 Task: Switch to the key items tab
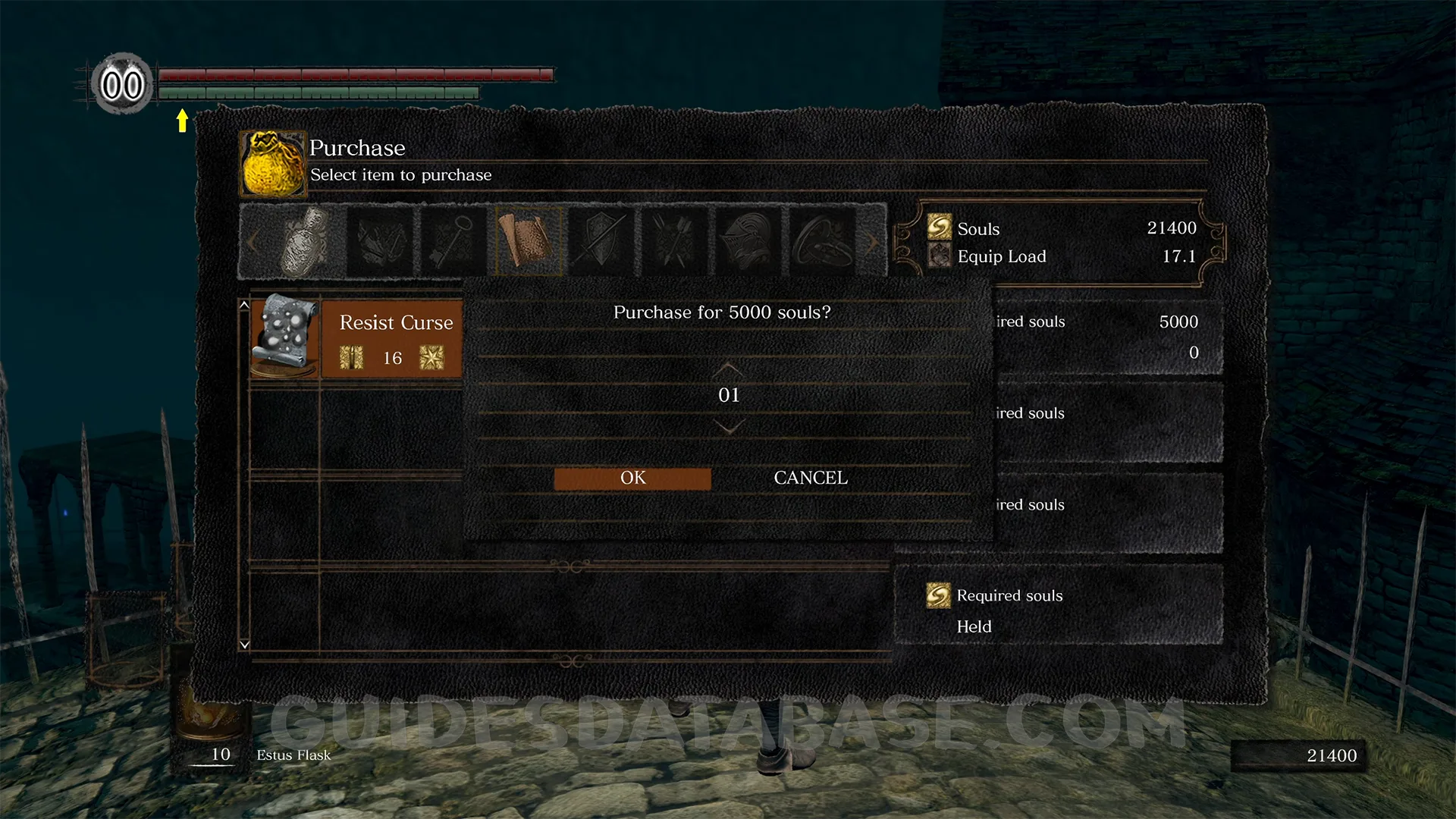[x=453, y=242]
